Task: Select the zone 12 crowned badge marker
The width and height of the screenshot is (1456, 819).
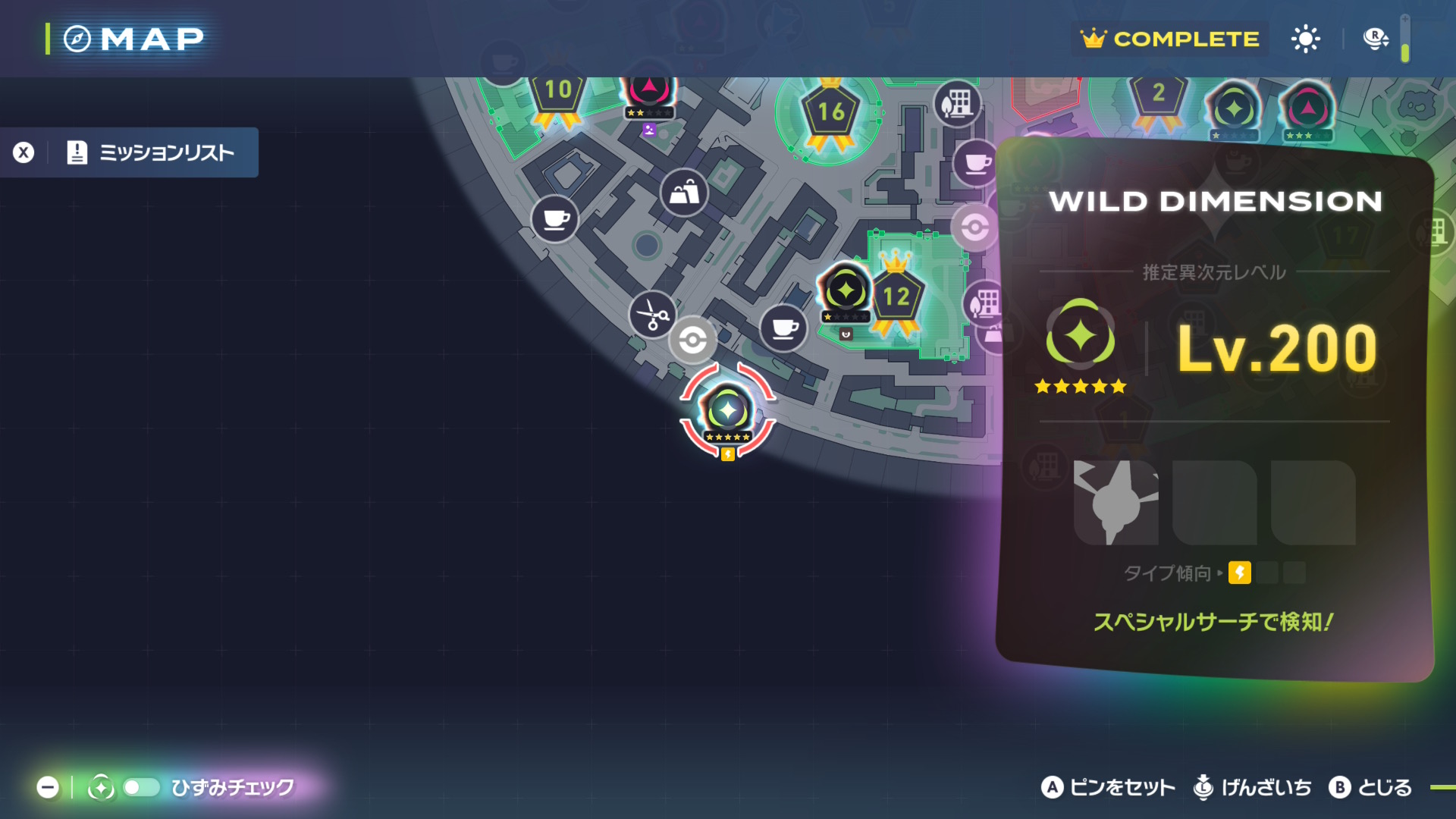Action: click(896, 296)
